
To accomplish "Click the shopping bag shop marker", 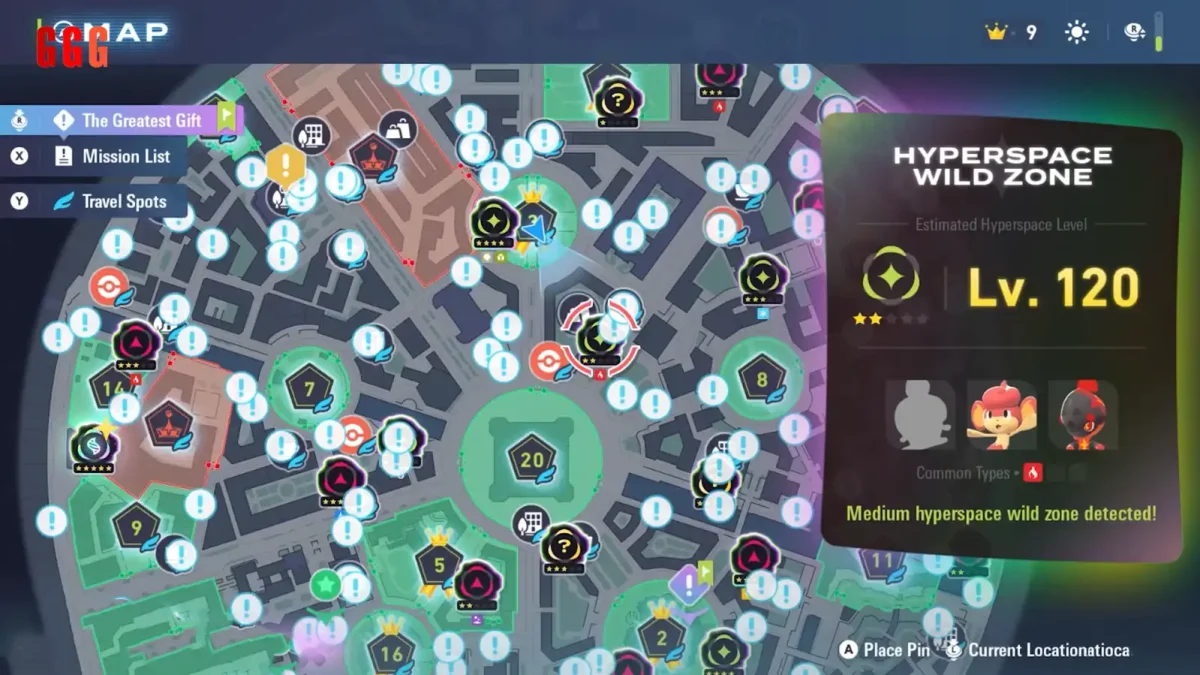I will point(399,130).
